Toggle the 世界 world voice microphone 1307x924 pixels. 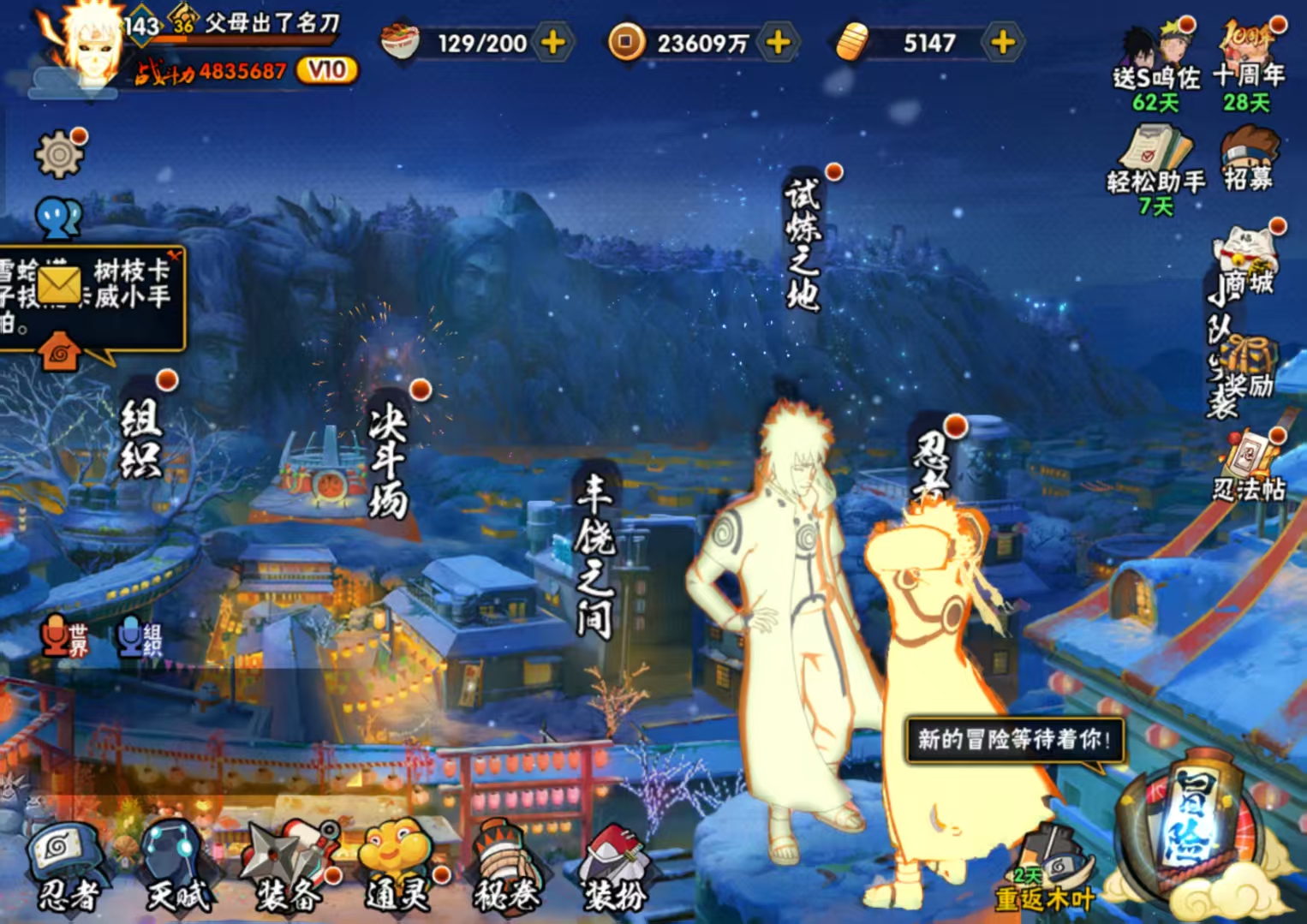coord(65,637)
